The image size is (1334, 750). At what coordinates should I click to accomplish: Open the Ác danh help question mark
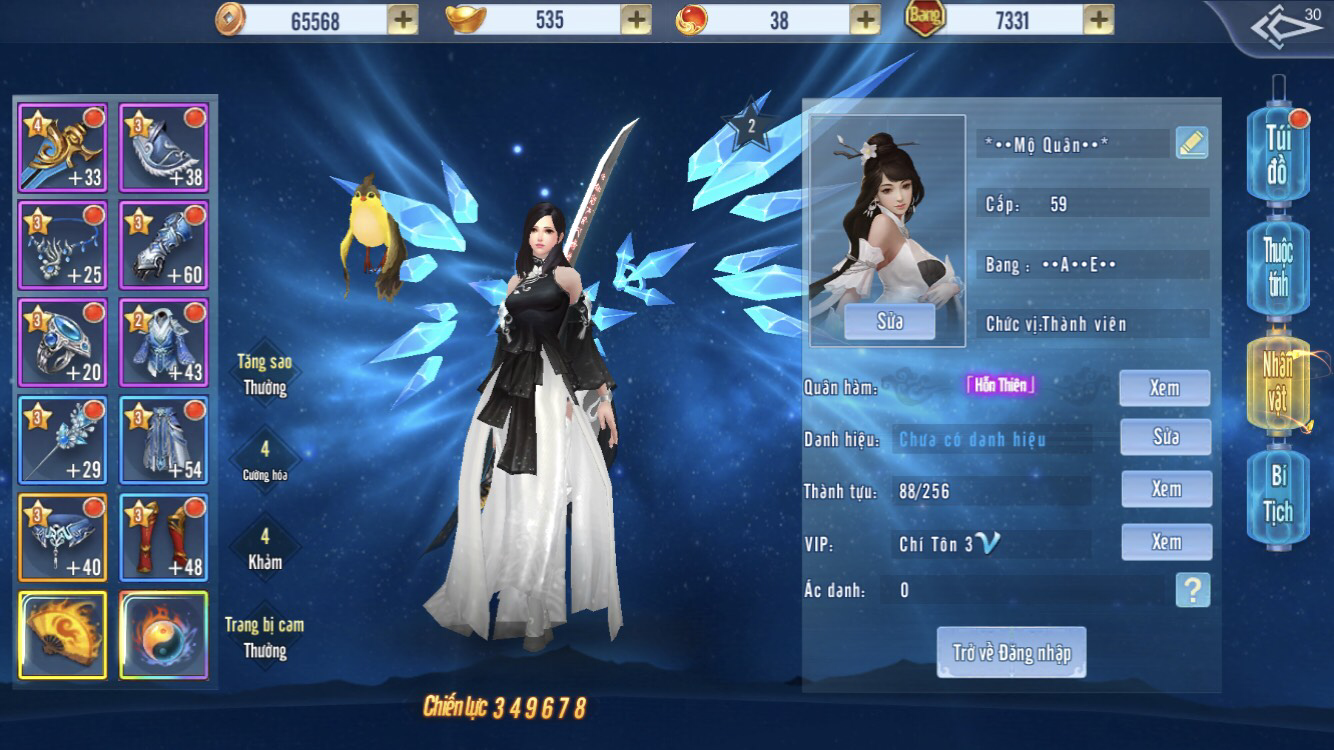1192,590
